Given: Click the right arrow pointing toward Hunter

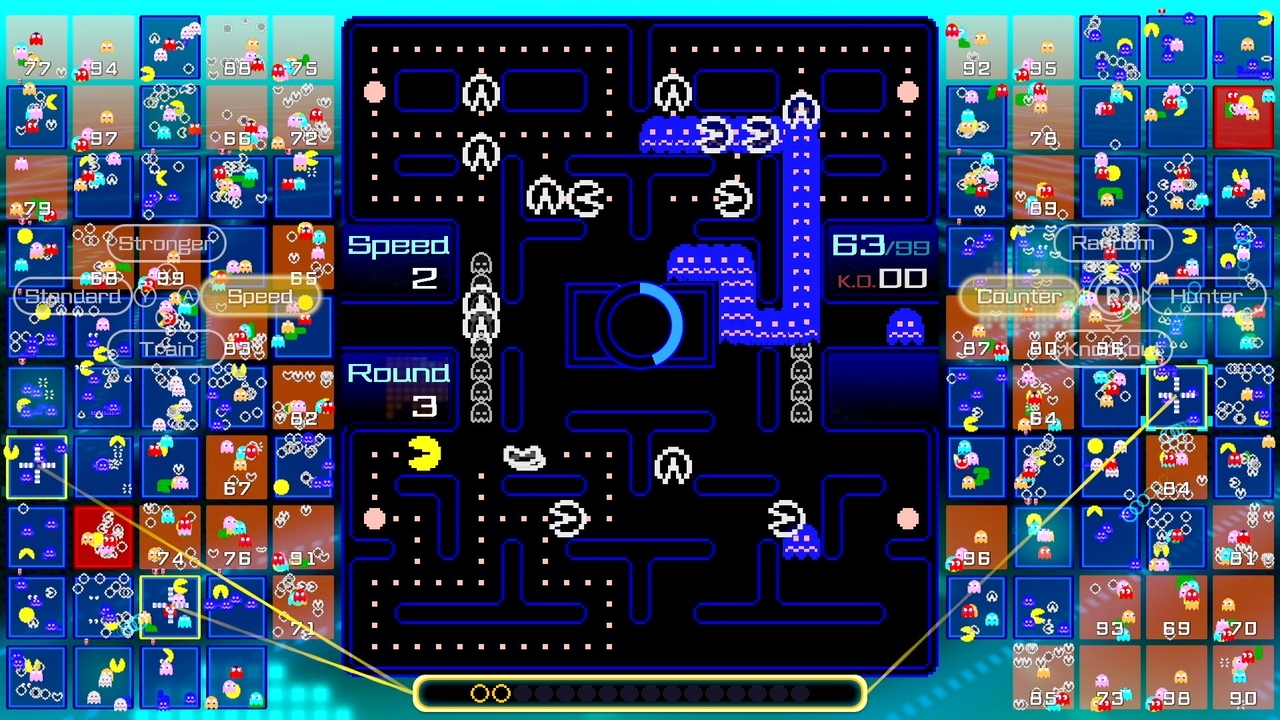Looking at the screenshot, I should click(1148, 294).
